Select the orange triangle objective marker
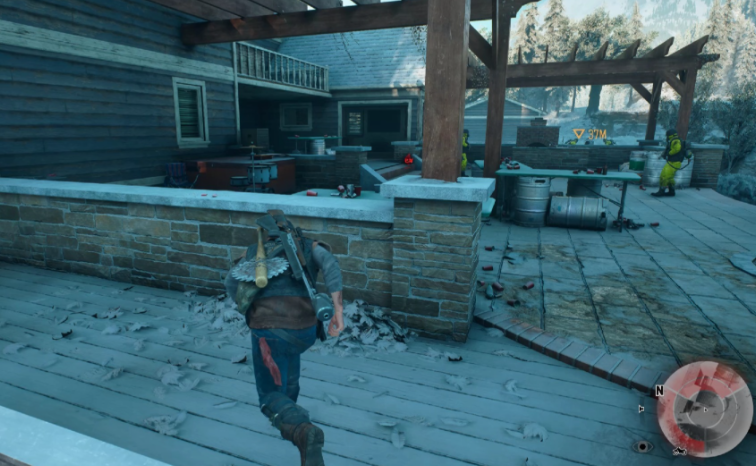The image size is (756, 466). point(578,133)
